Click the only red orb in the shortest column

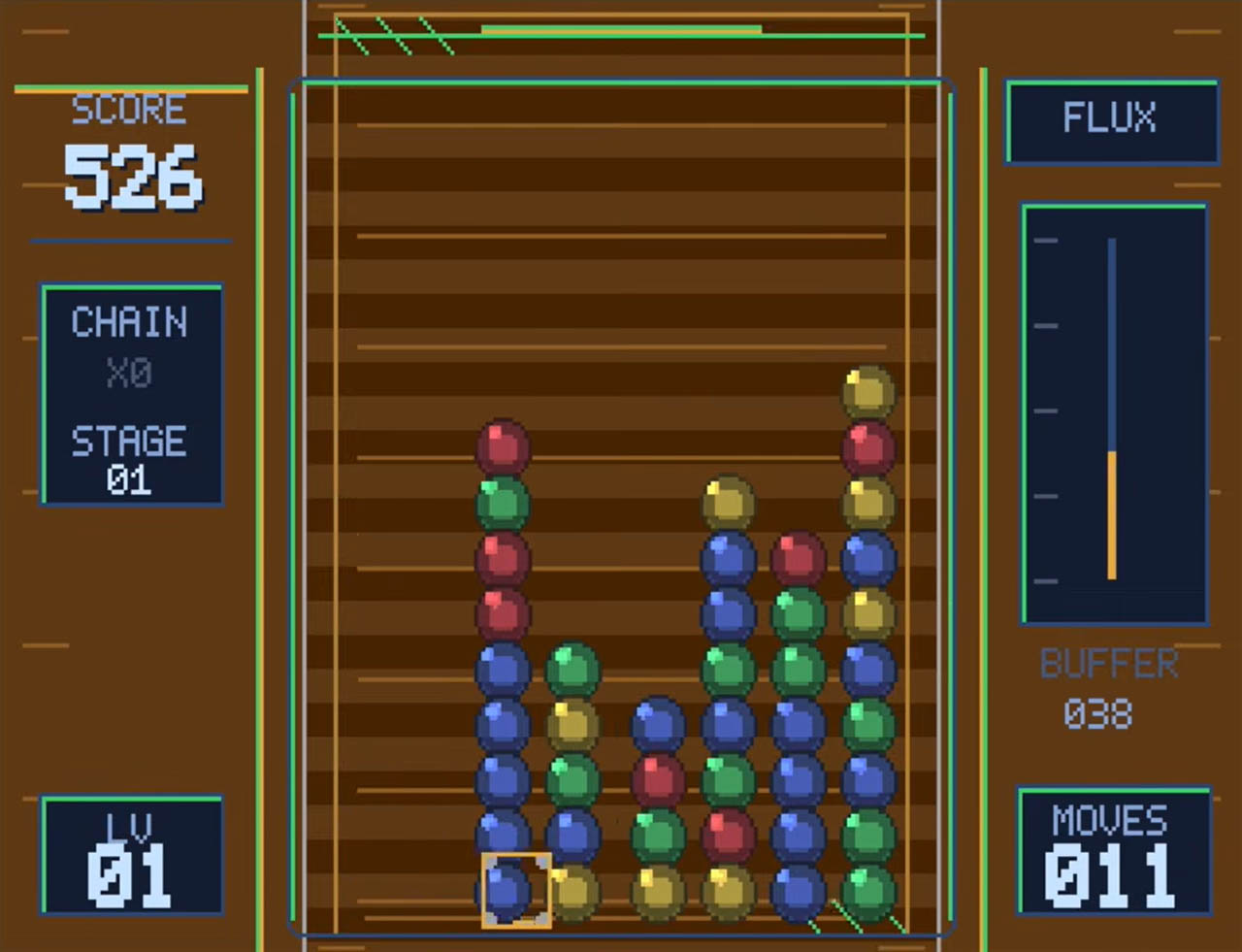point(658,779)
